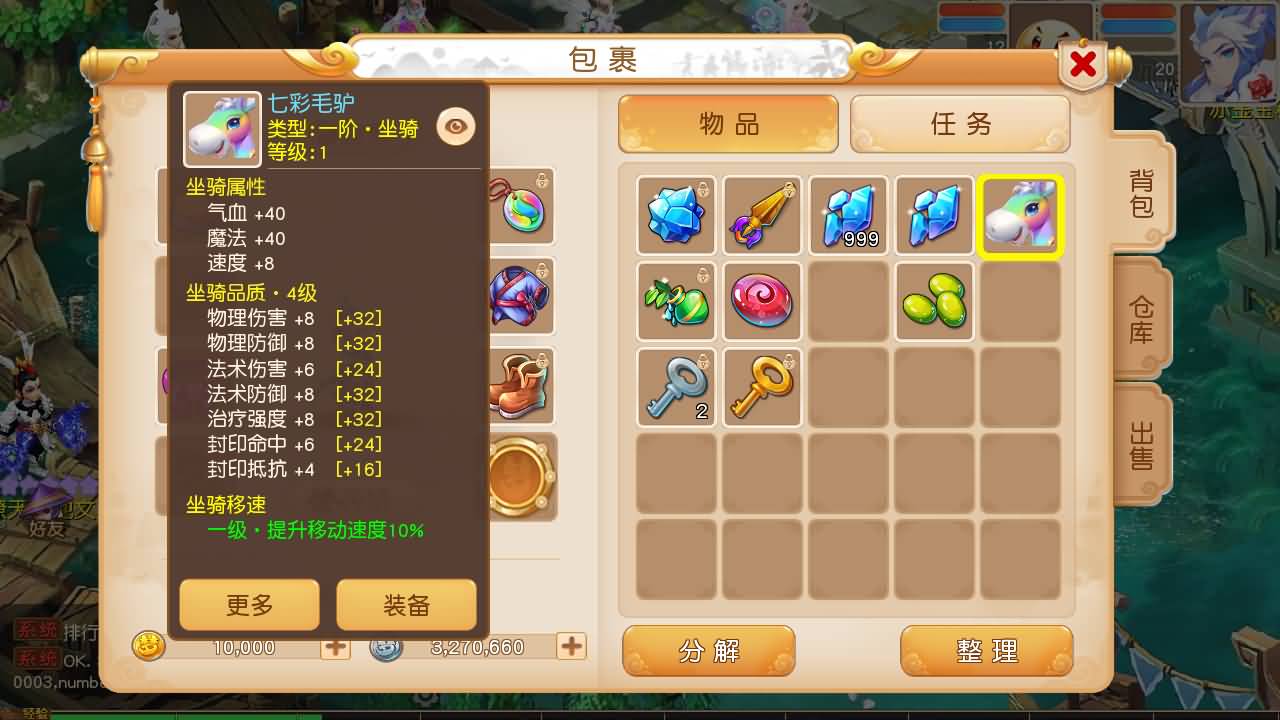Click the 分解 decompose button
This screenshot has height=720, width=1280.
point(709,651)
